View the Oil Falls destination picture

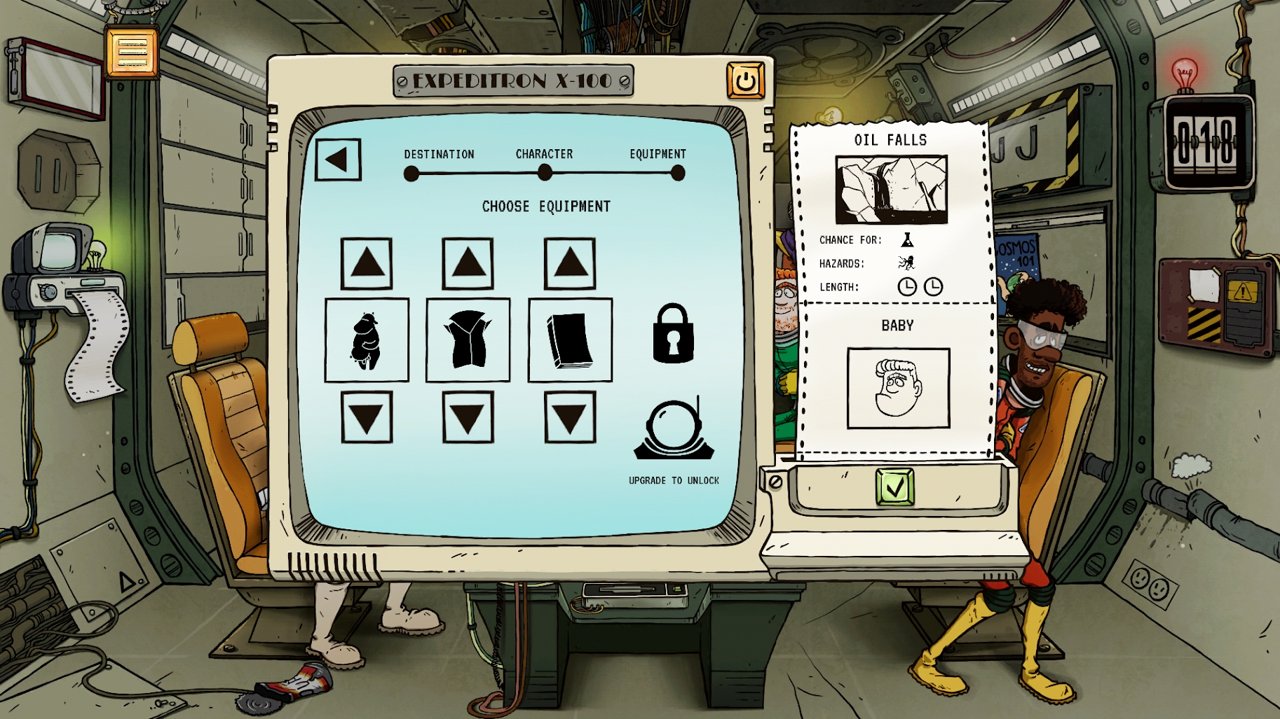pos(891,190)
